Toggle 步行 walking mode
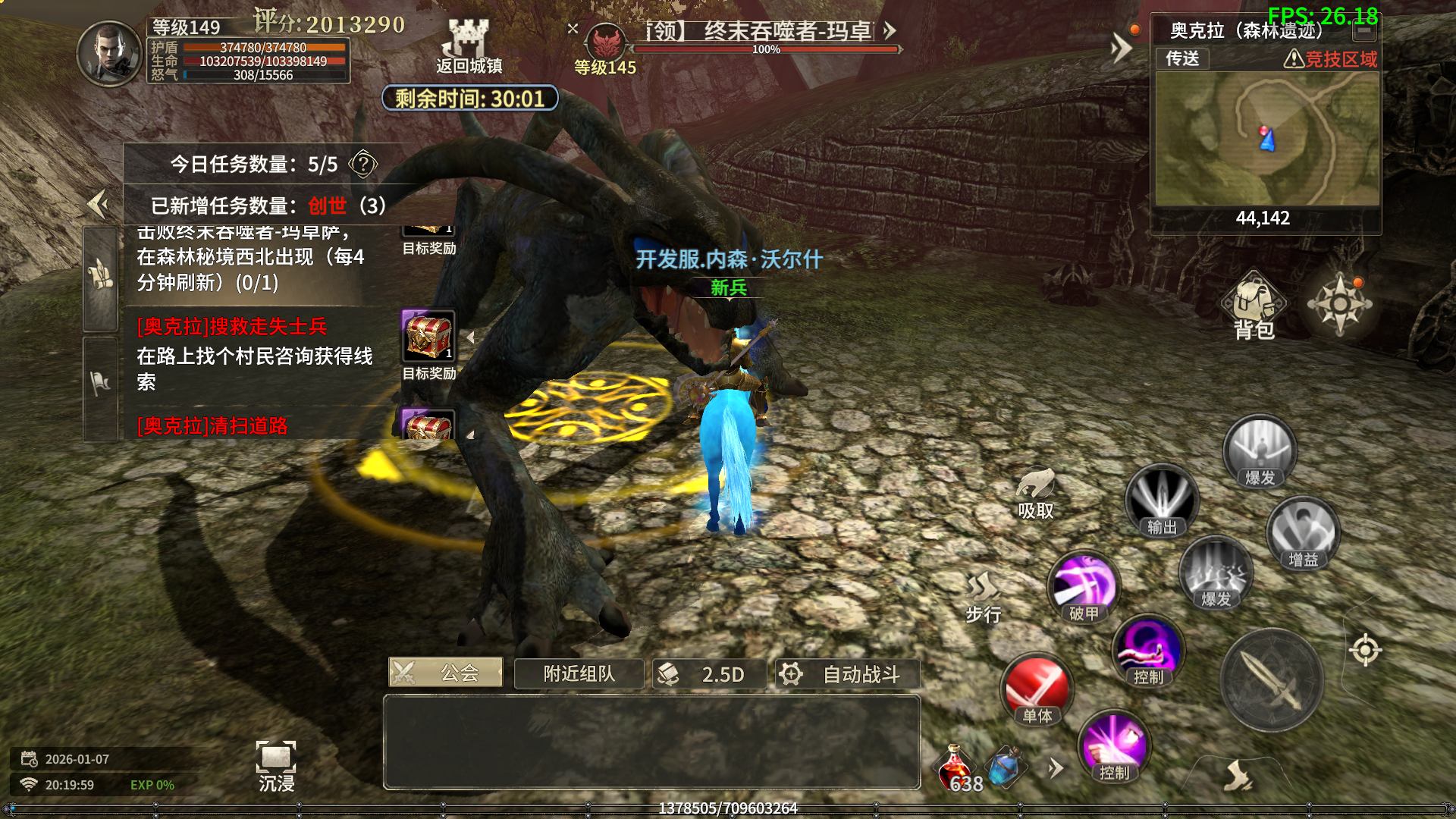 (x=984, y=597)
